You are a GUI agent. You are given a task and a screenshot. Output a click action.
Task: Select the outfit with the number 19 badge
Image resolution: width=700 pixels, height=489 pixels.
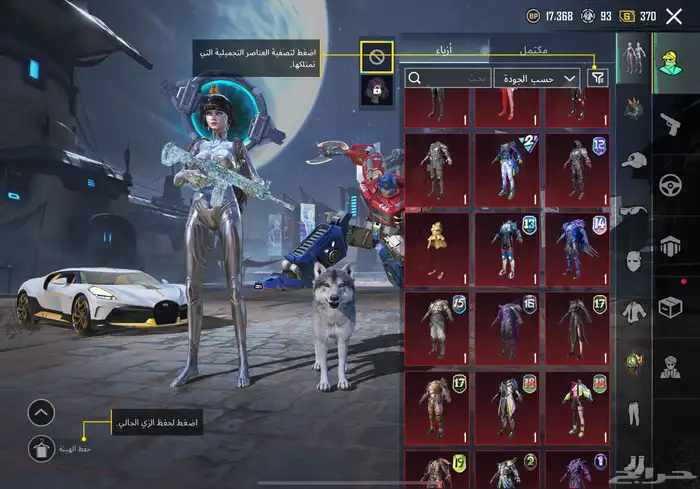click(x=438, y=472)
